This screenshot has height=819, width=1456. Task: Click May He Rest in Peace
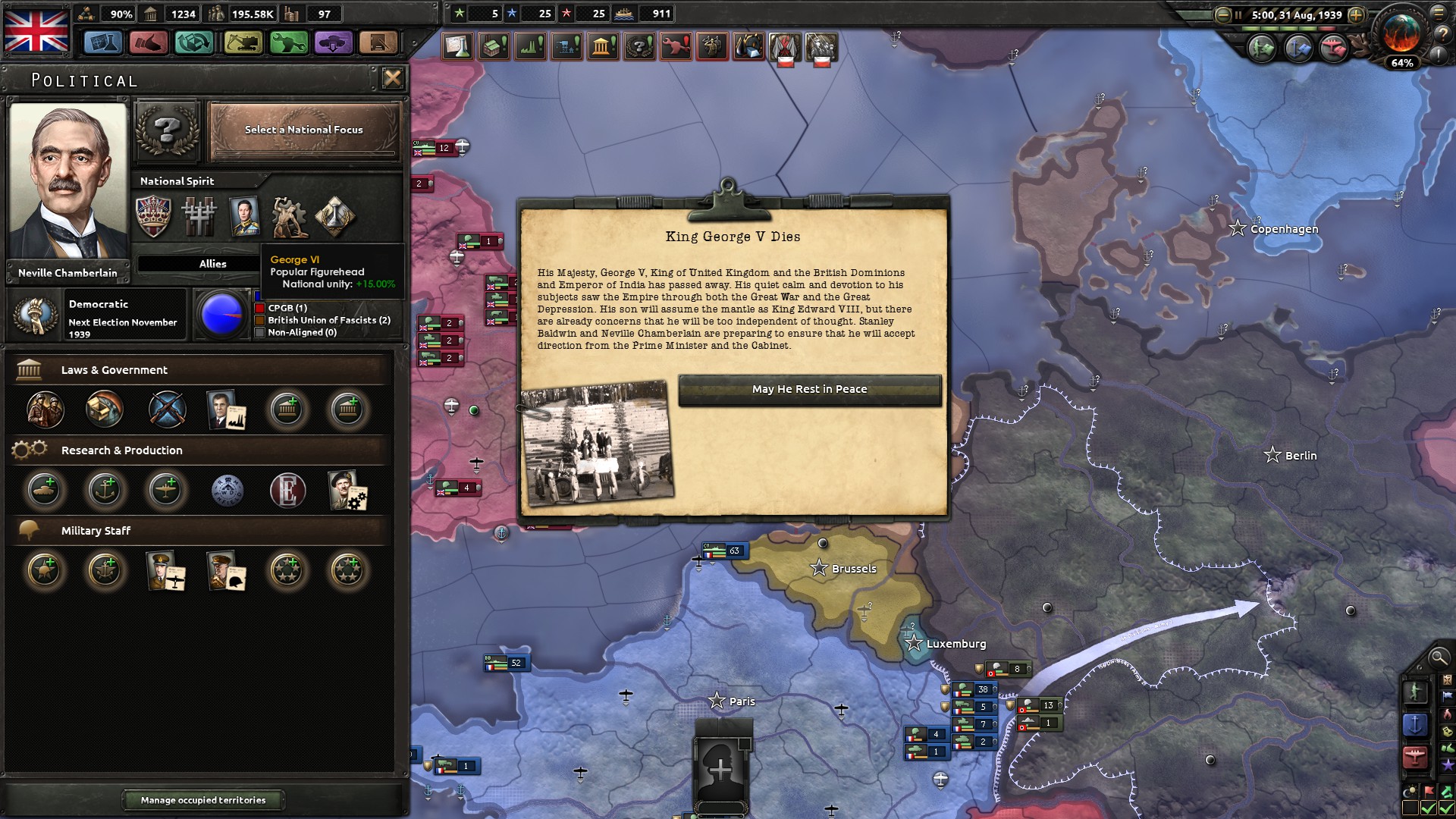(808, 389)
